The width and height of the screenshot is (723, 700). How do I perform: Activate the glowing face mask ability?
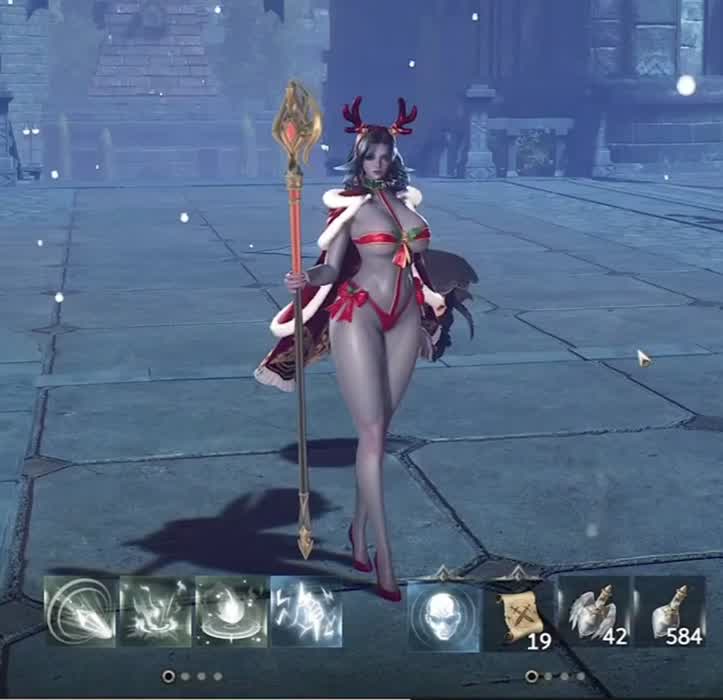[444, 612]
